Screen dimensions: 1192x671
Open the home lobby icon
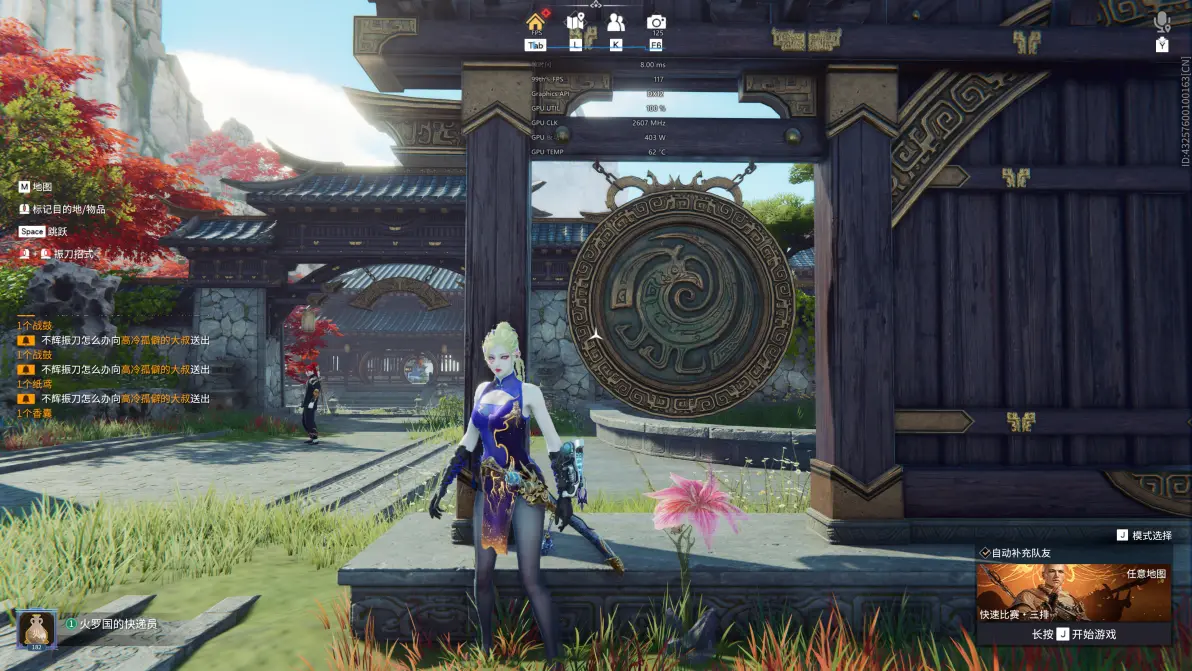536,22
